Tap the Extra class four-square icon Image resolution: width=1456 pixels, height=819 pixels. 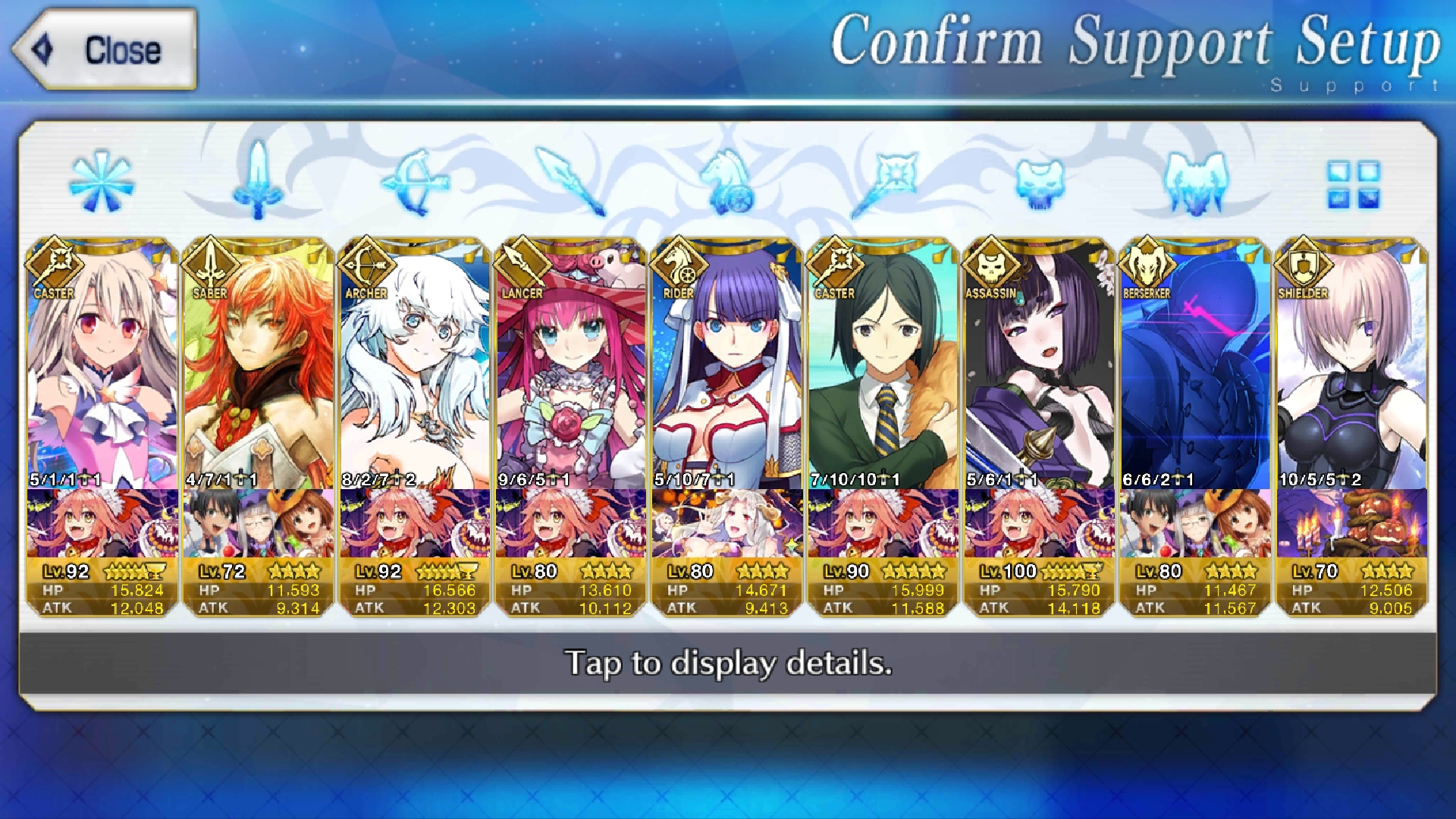point(1353,184)
